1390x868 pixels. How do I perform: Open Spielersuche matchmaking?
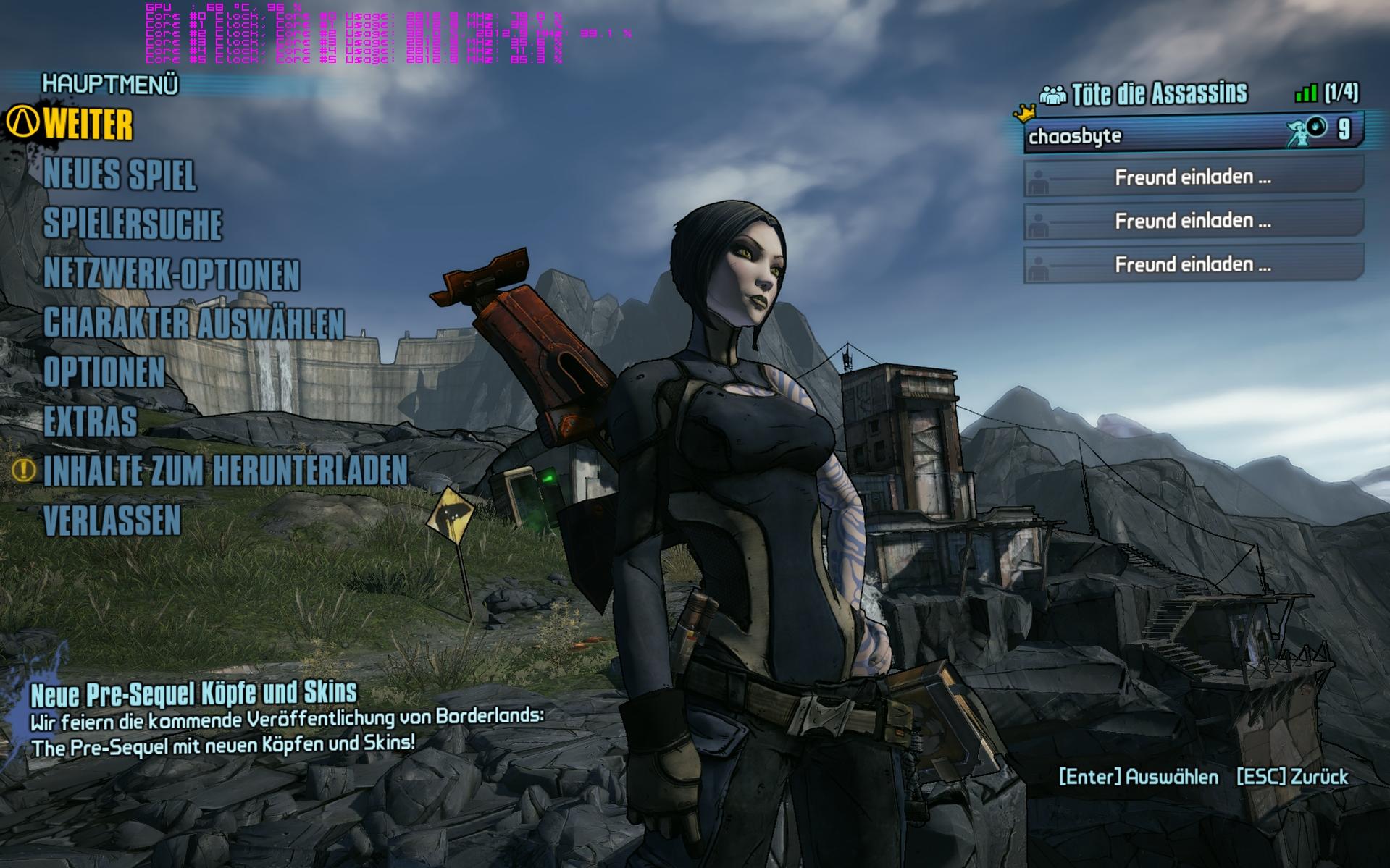133,224
